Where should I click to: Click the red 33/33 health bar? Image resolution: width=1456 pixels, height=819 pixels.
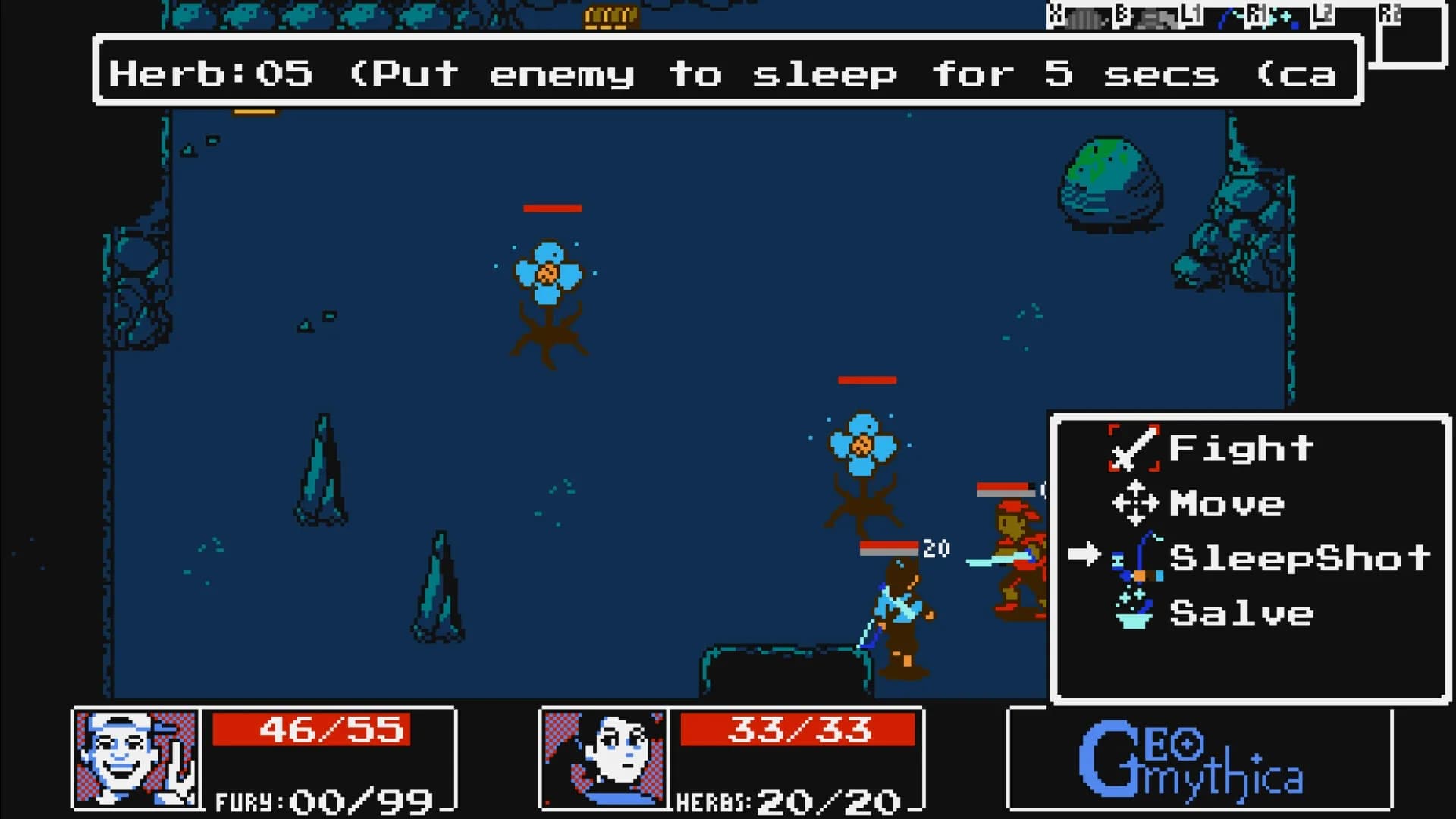point(799,730)
